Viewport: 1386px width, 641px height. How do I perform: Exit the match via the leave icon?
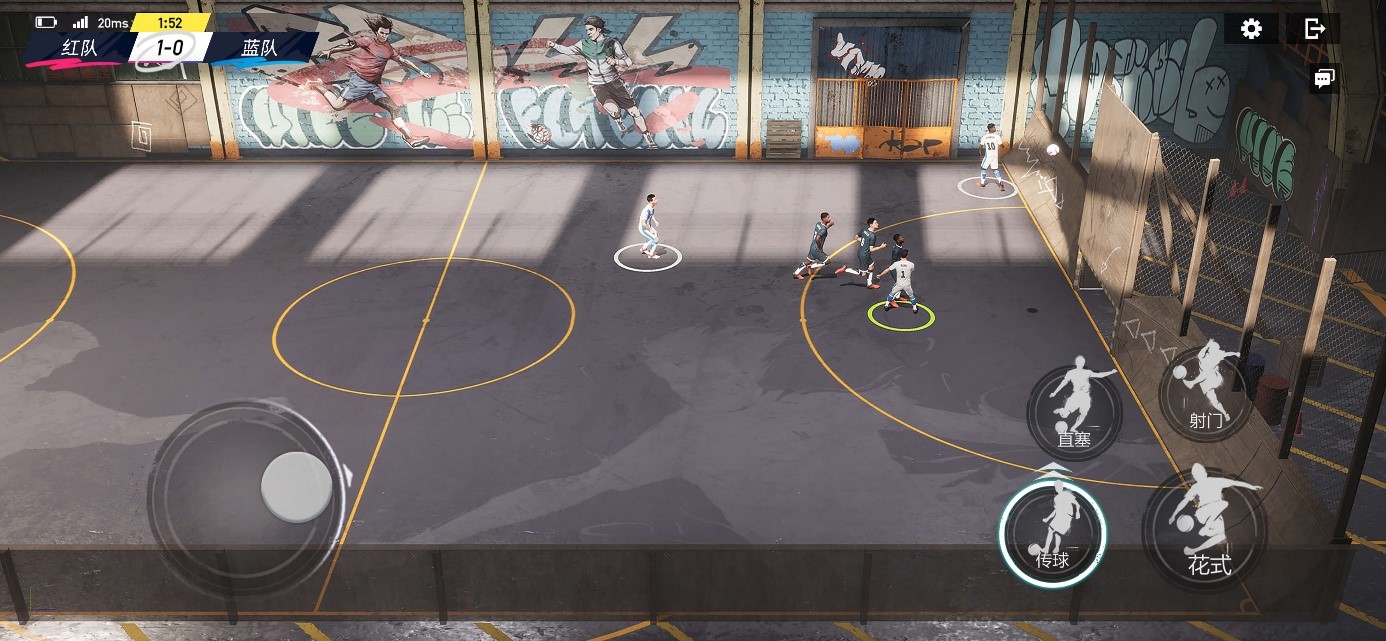pos(1315,29)
